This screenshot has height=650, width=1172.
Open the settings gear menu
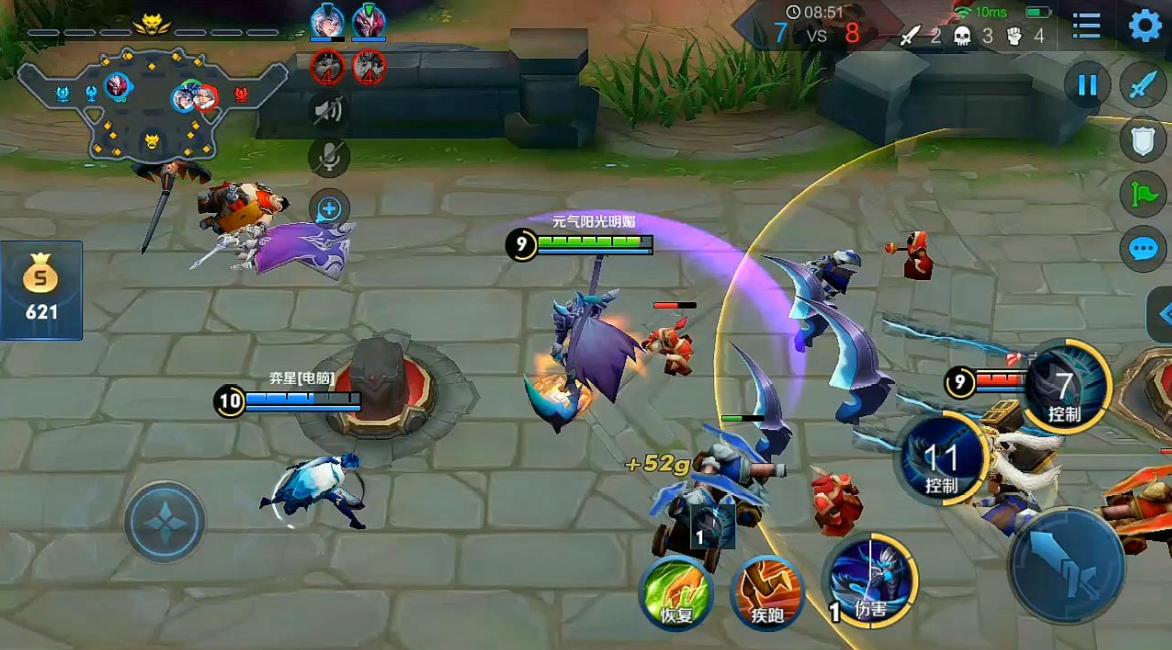coord(1145,26)
